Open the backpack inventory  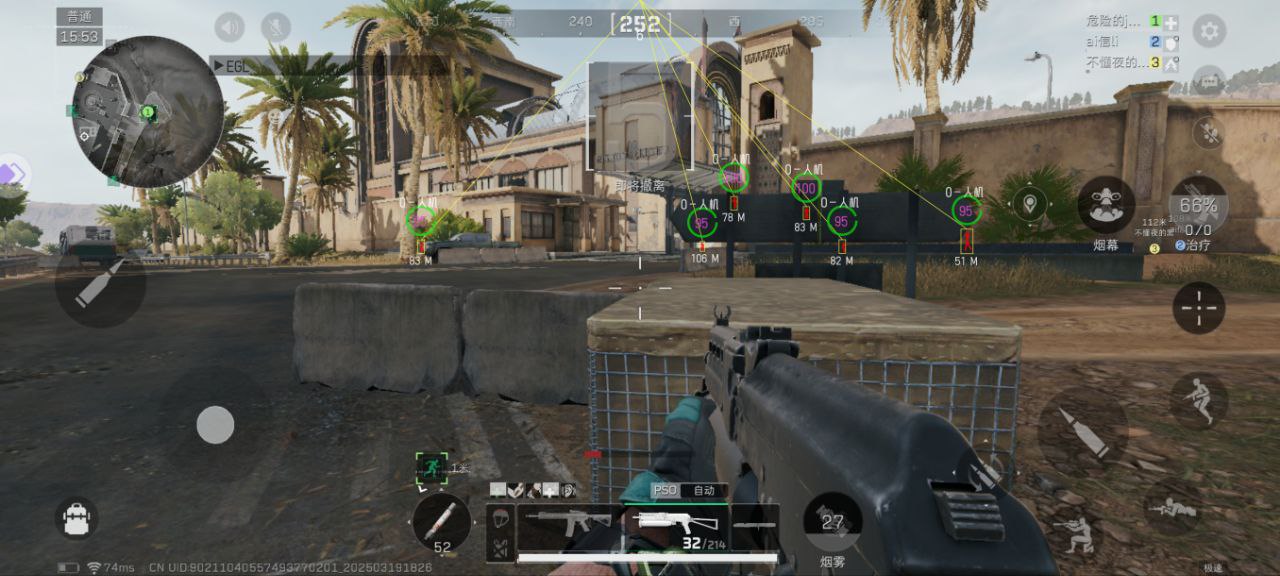coord(76,518)
